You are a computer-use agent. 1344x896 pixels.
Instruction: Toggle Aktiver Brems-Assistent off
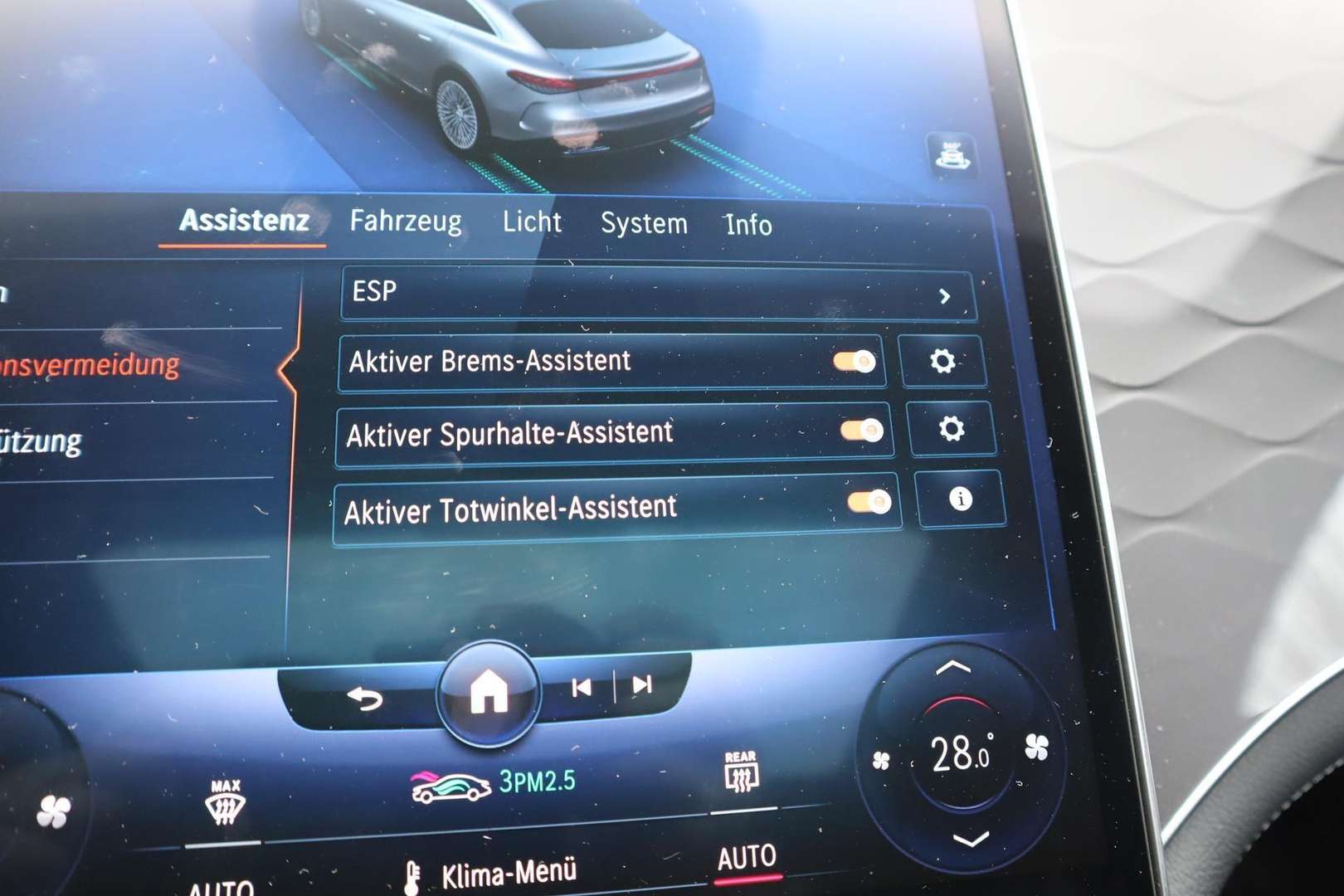click(x=855, y=360)
